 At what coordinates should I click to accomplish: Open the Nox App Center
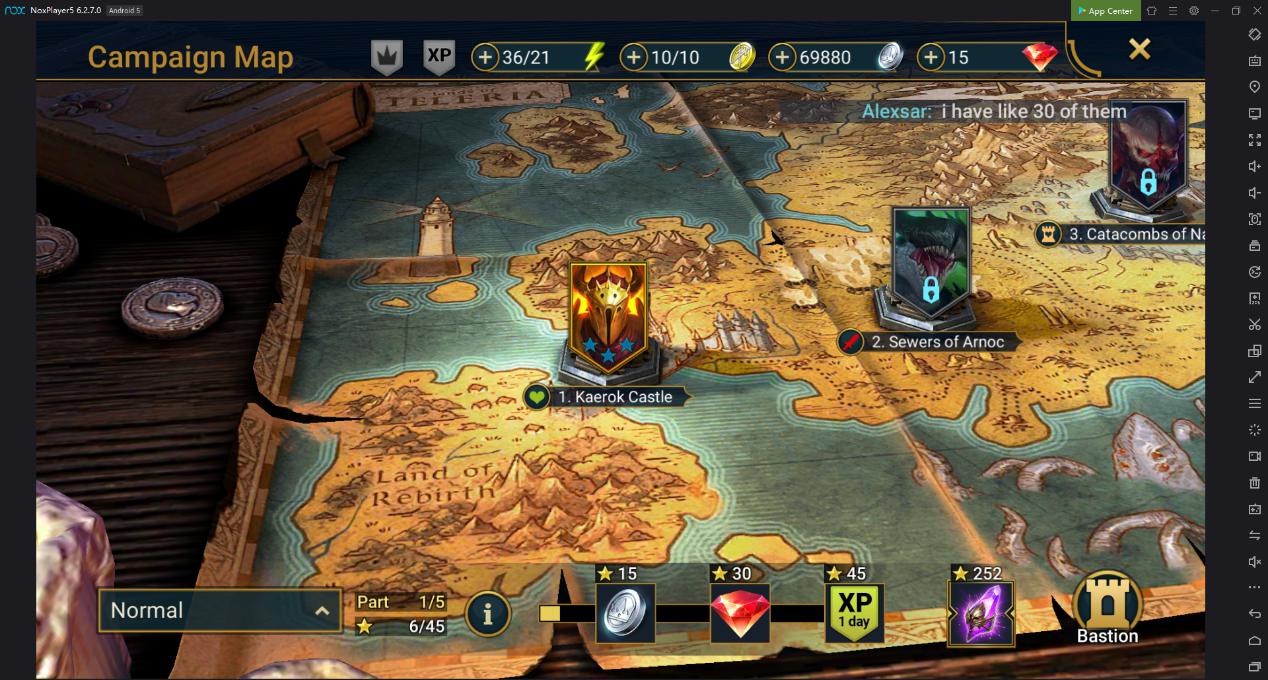pos(1105,11)
